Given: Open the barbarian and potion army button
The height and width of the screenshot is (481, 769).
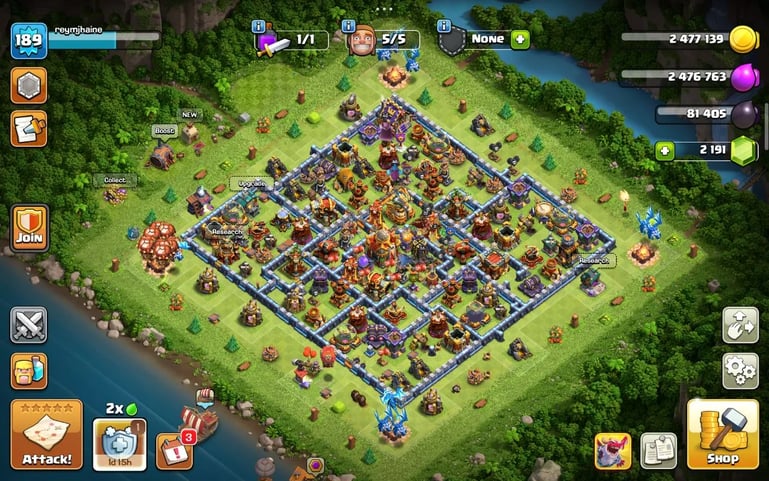Looking at the screenshot, I should click(x=28, y=370).
